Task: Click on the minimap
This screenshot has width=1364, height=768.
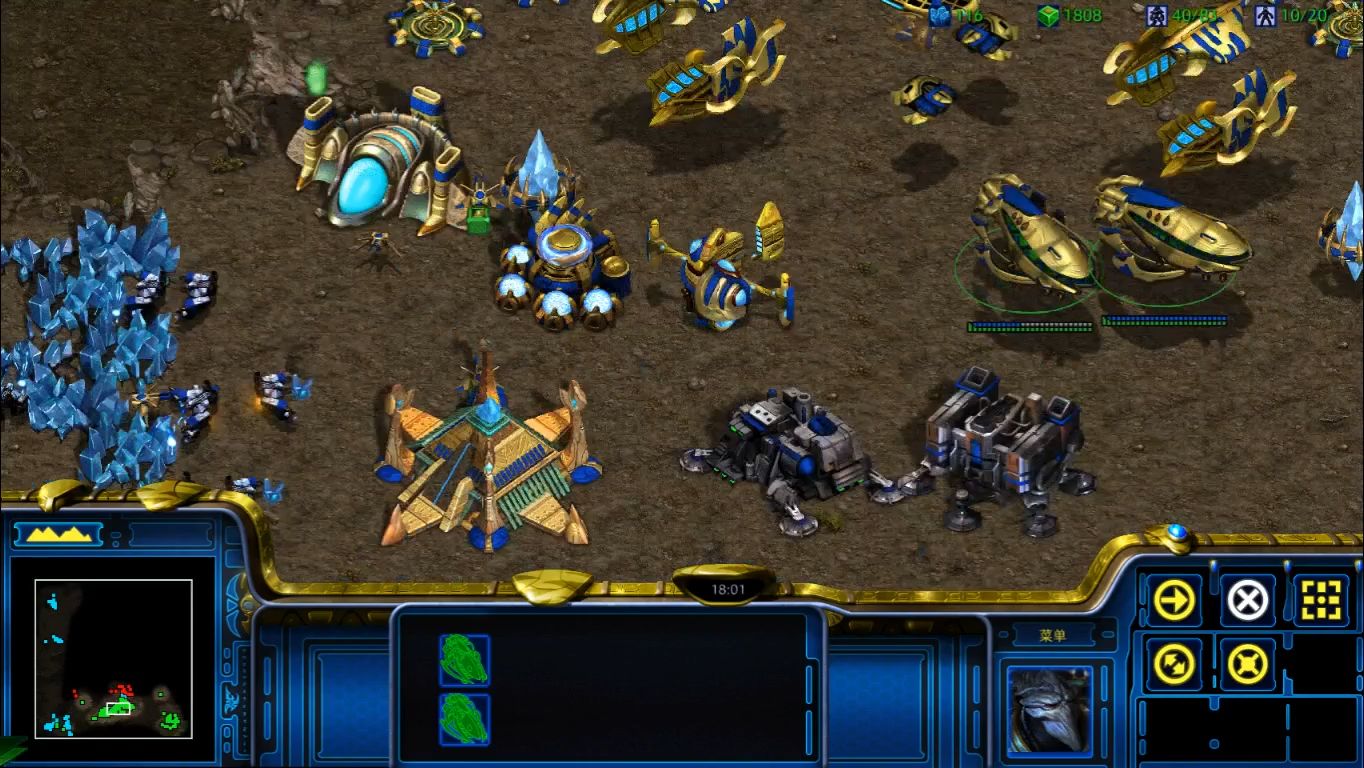Action: (113, 658)
